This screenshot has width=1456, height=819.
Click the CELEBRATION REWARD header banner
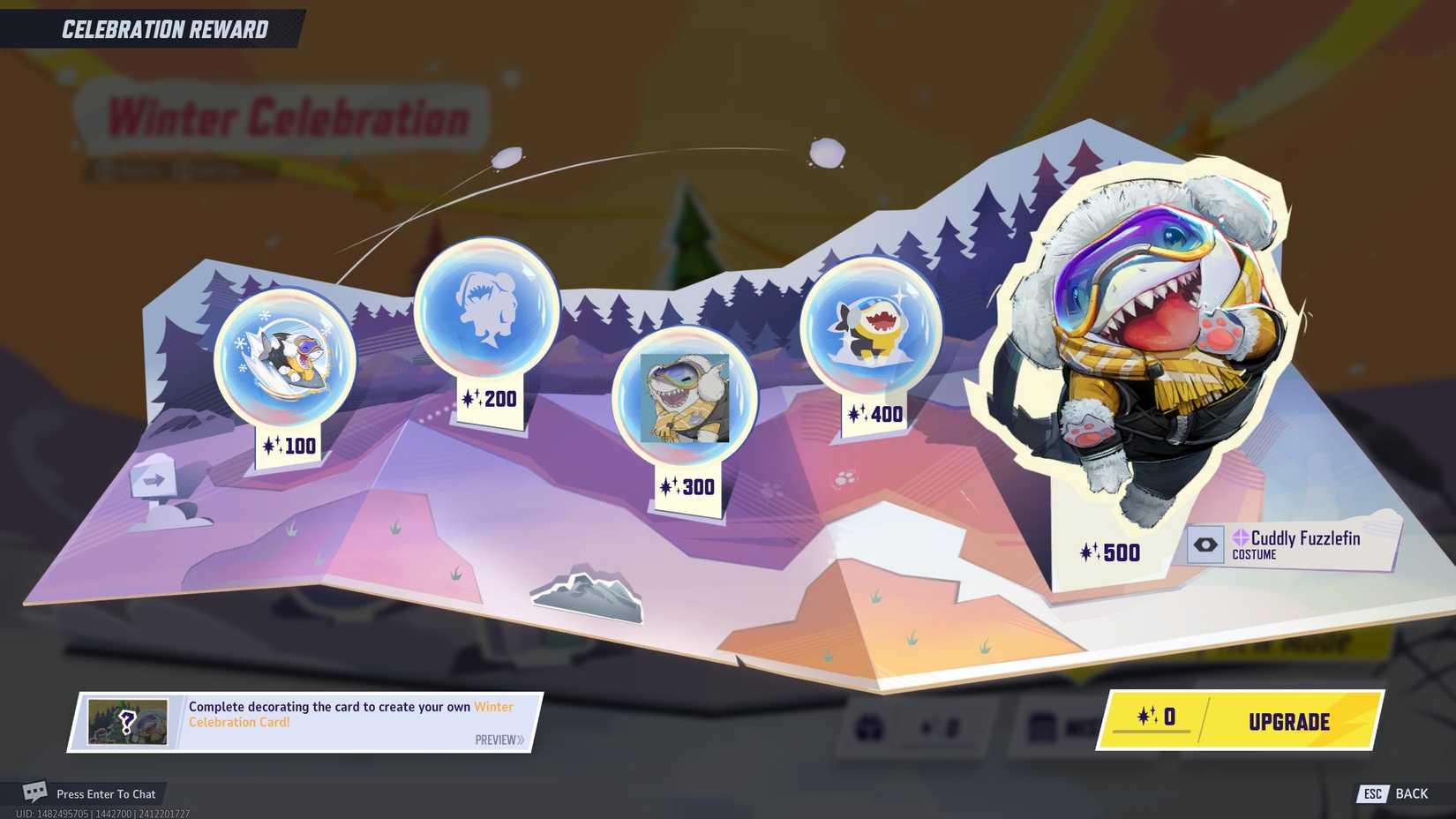[x=163, y=28]
